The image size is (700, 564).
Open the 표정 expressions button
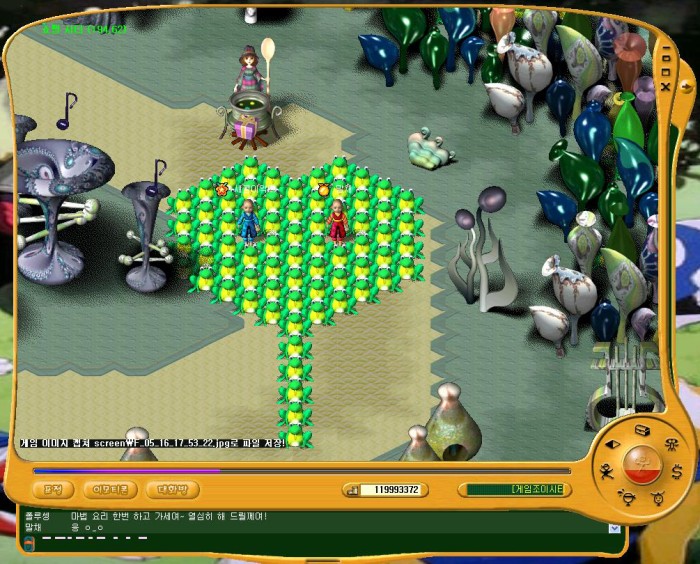53,490
